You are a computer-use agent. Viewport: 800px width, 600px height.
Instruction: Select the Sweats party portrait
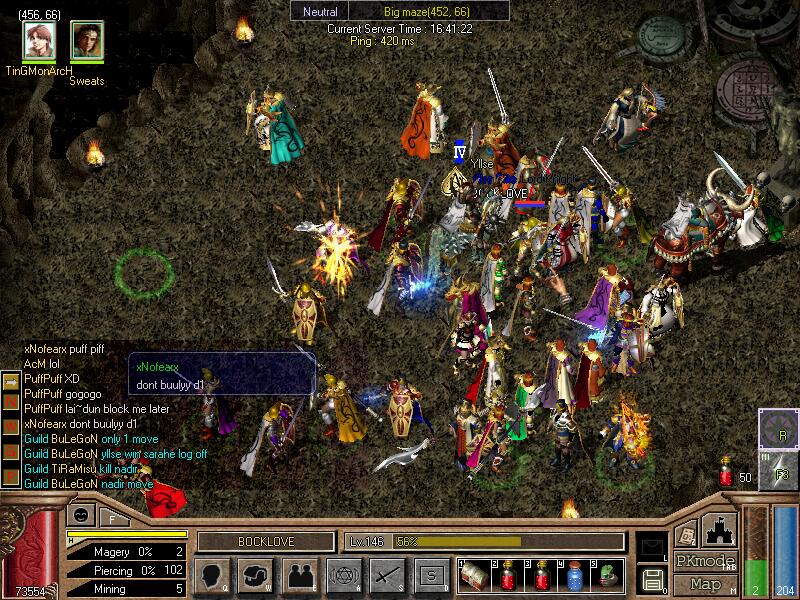click(x=87, y=40)
